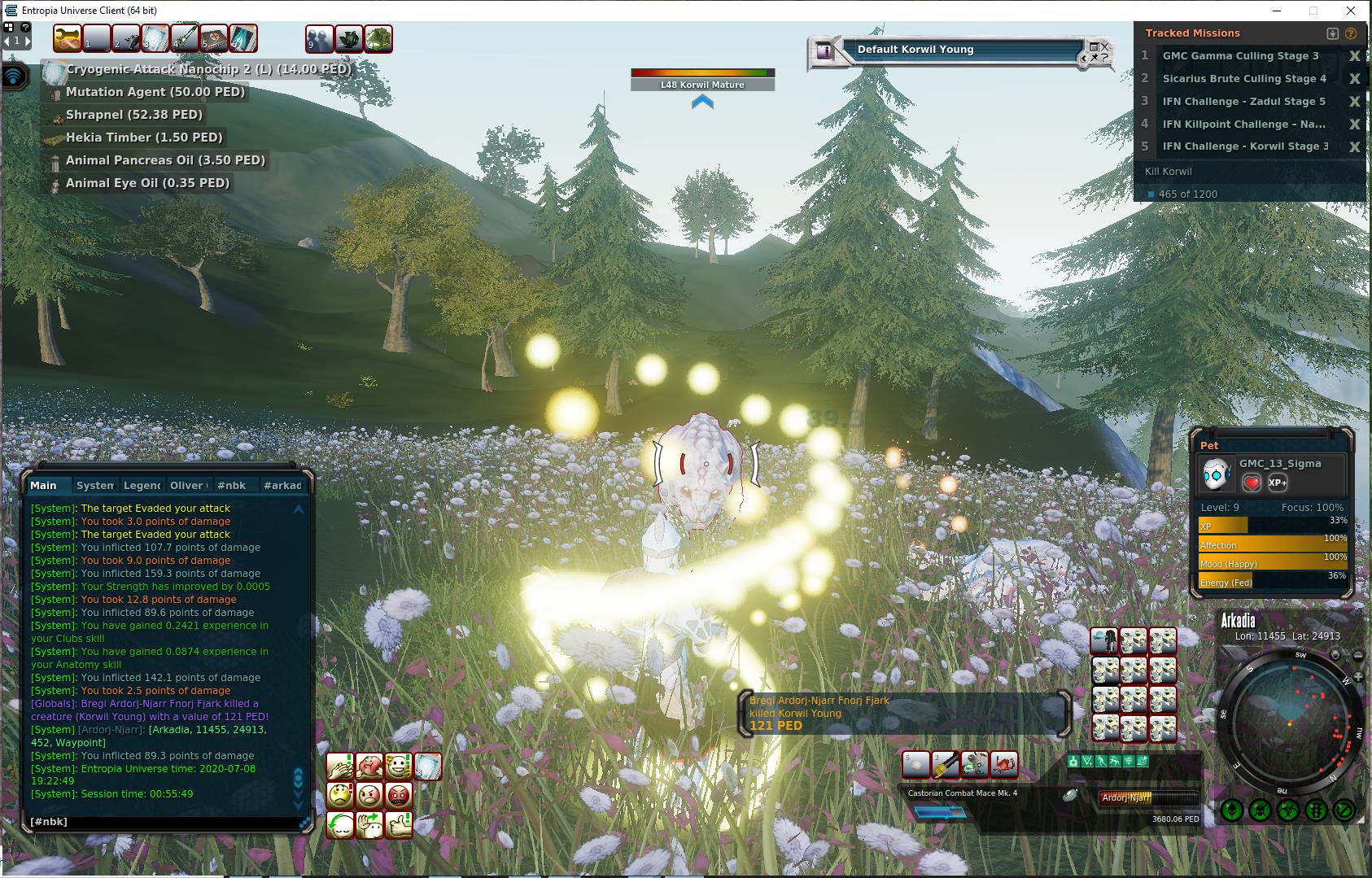Select the Sicarius Brute Culling Stage 4 mission
Image resolution: width=1372 pixels, height=878 pixels.
[x=1244, y=79]
